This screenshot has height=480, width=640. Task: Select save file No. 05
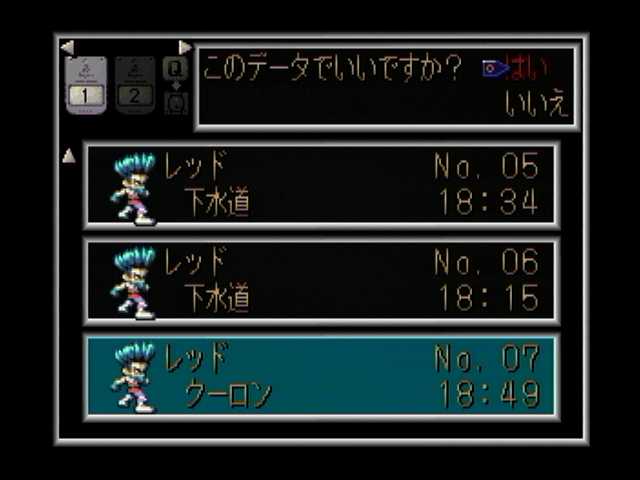(x=322, y=186)
